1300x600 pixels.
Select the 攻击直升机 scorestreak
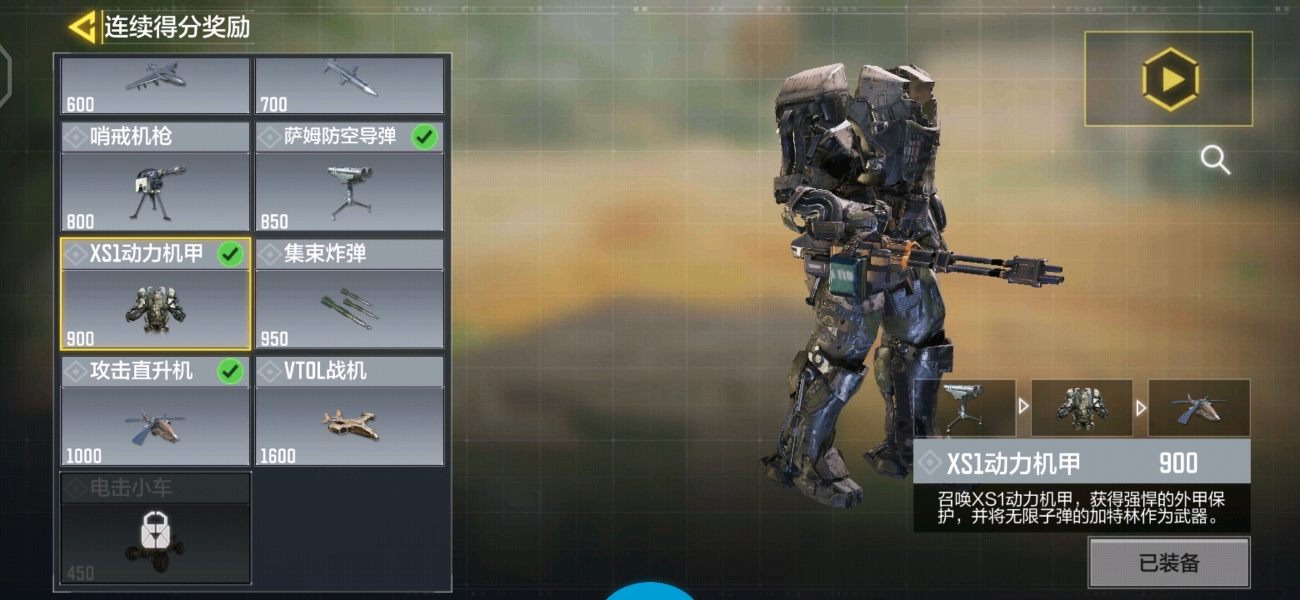pos(155,412)
